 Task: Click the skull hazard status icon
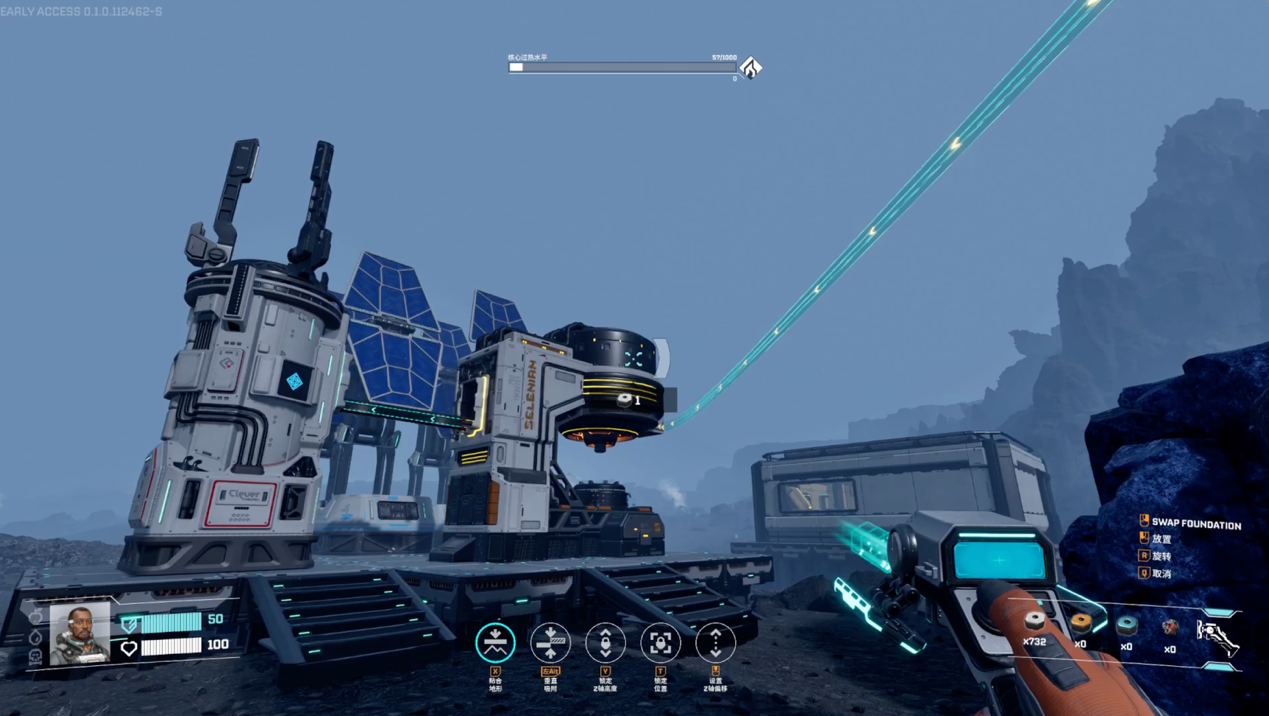[x=36, y=656]
